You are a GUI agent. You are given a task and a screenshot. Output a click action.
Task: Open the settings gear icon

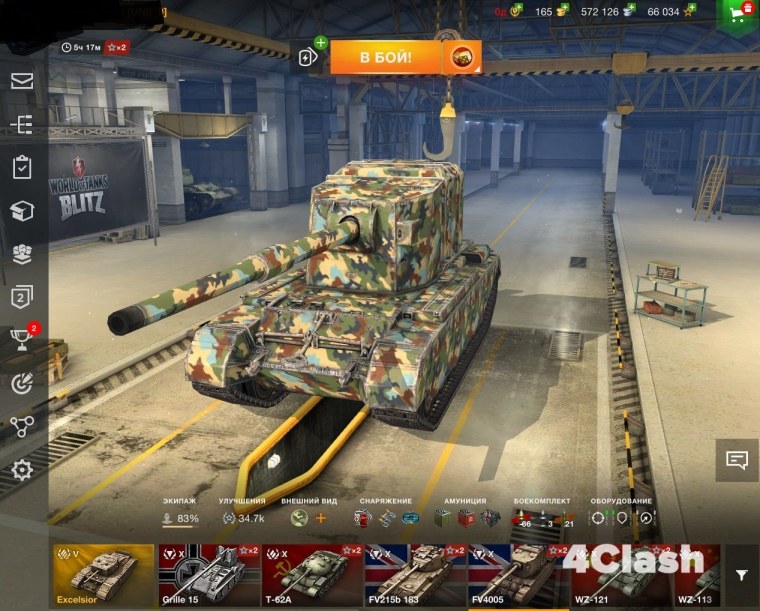pyautogui.click(x=22, y=470)
